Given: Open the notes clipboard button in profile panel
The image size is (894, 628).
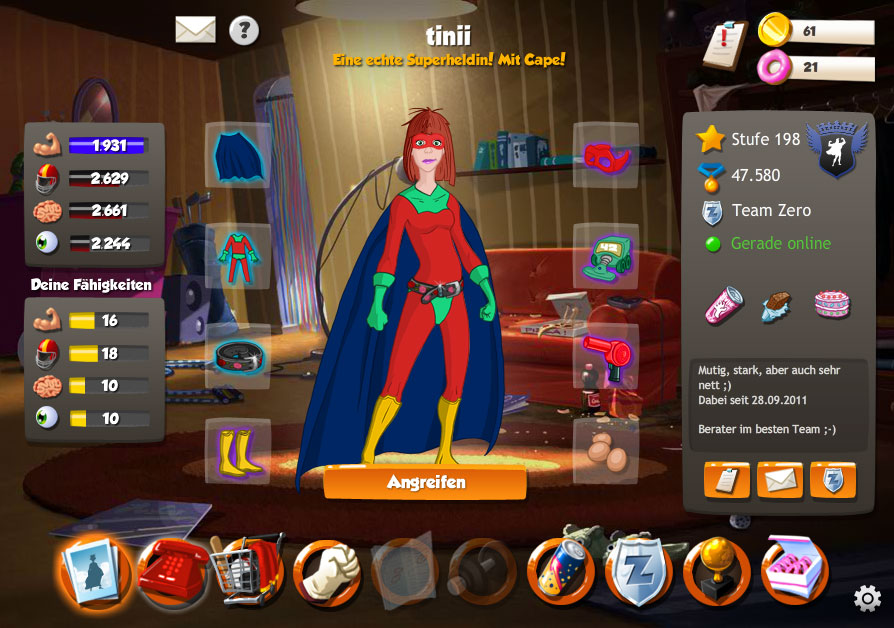Looking at the screenshot, I should [727, 480].
